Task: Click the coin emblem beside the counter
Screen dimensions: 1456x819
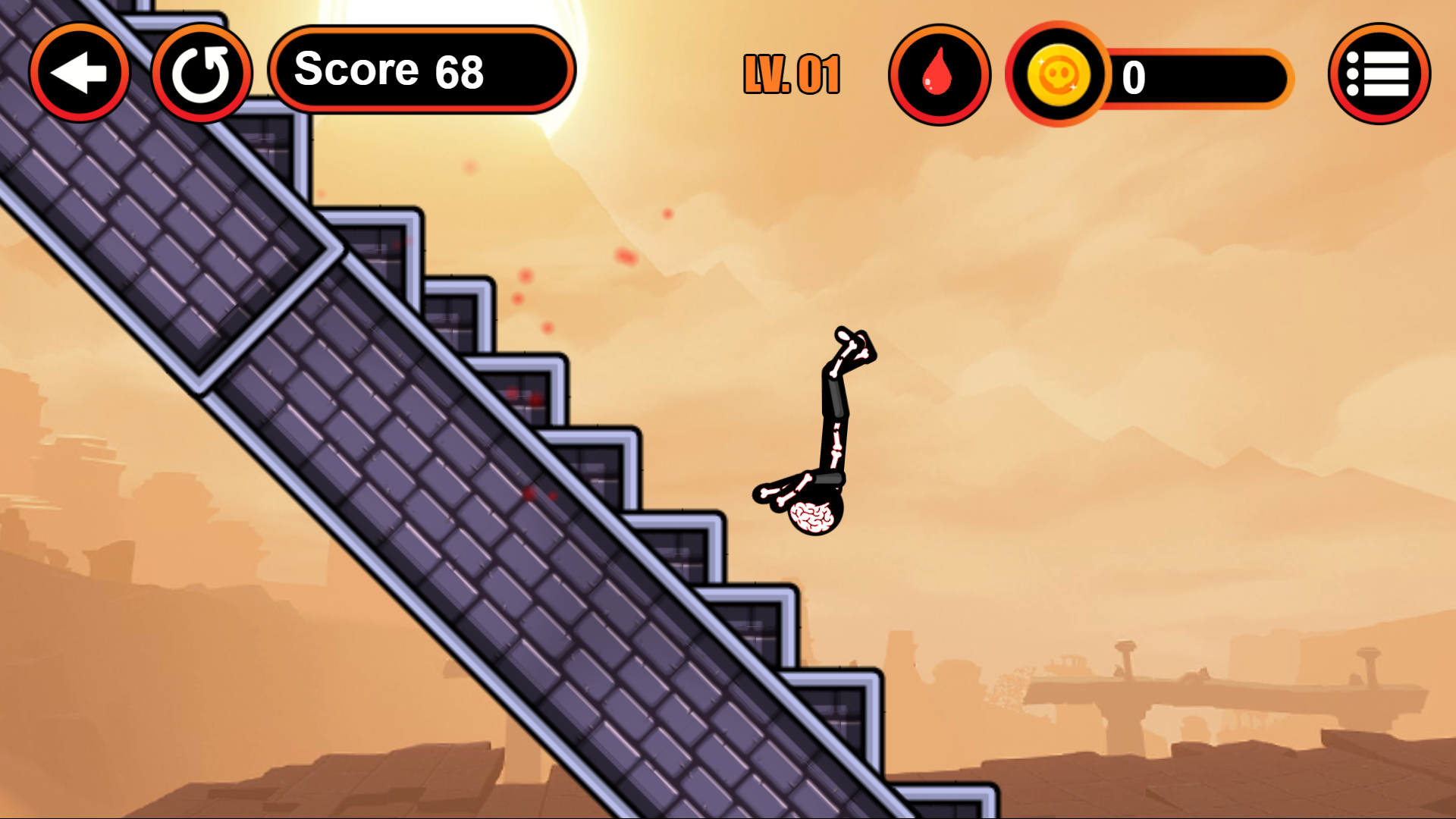Action: click(1059, 76)
